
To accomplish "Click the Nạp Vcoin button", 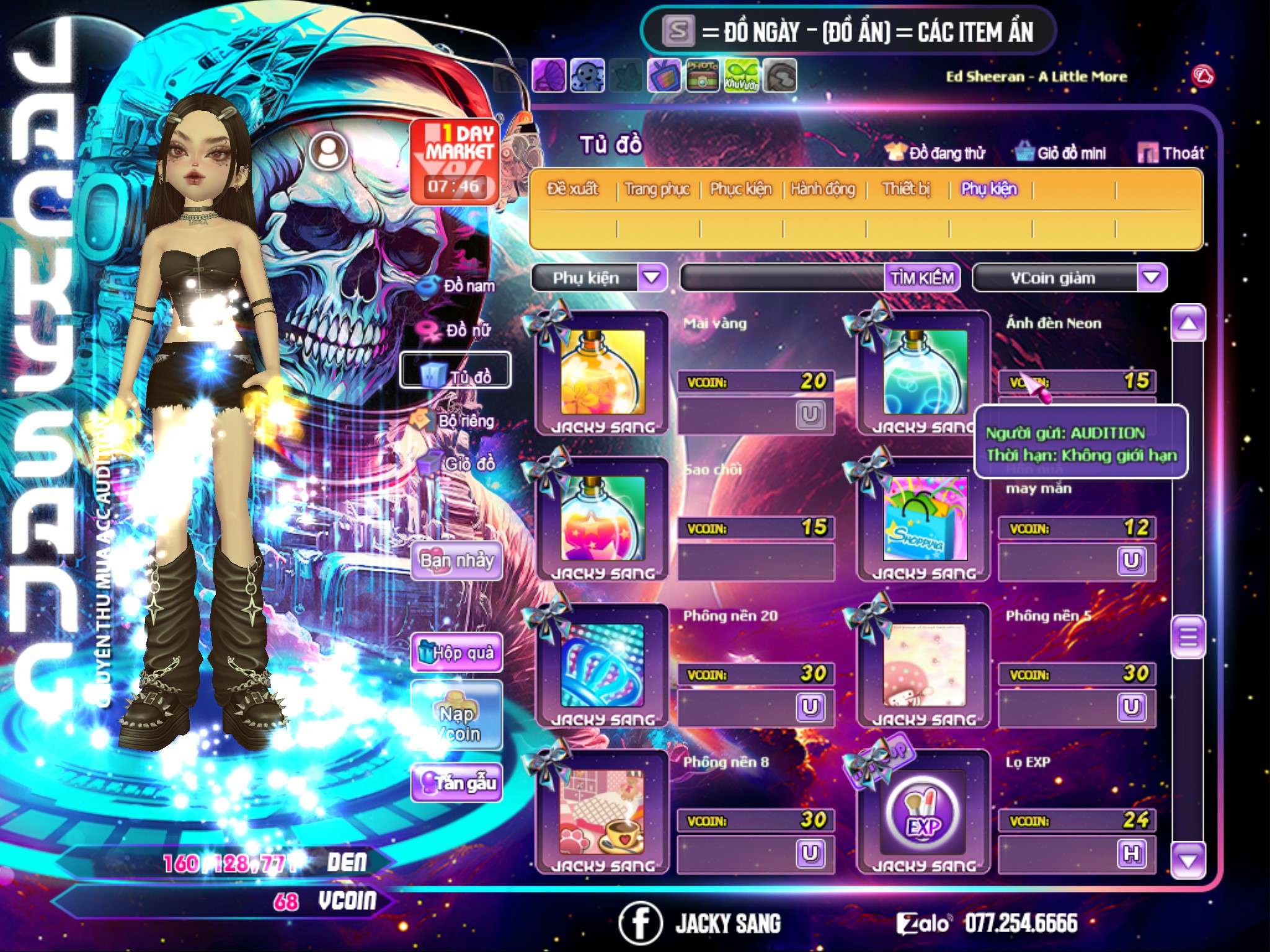I will pos(456,723).
